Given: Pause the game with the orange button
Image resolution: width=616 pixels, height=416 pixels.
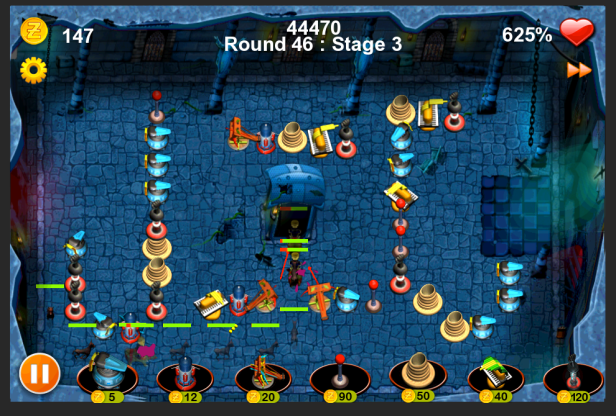Looking at the screenshot, I should coord(38,375).
